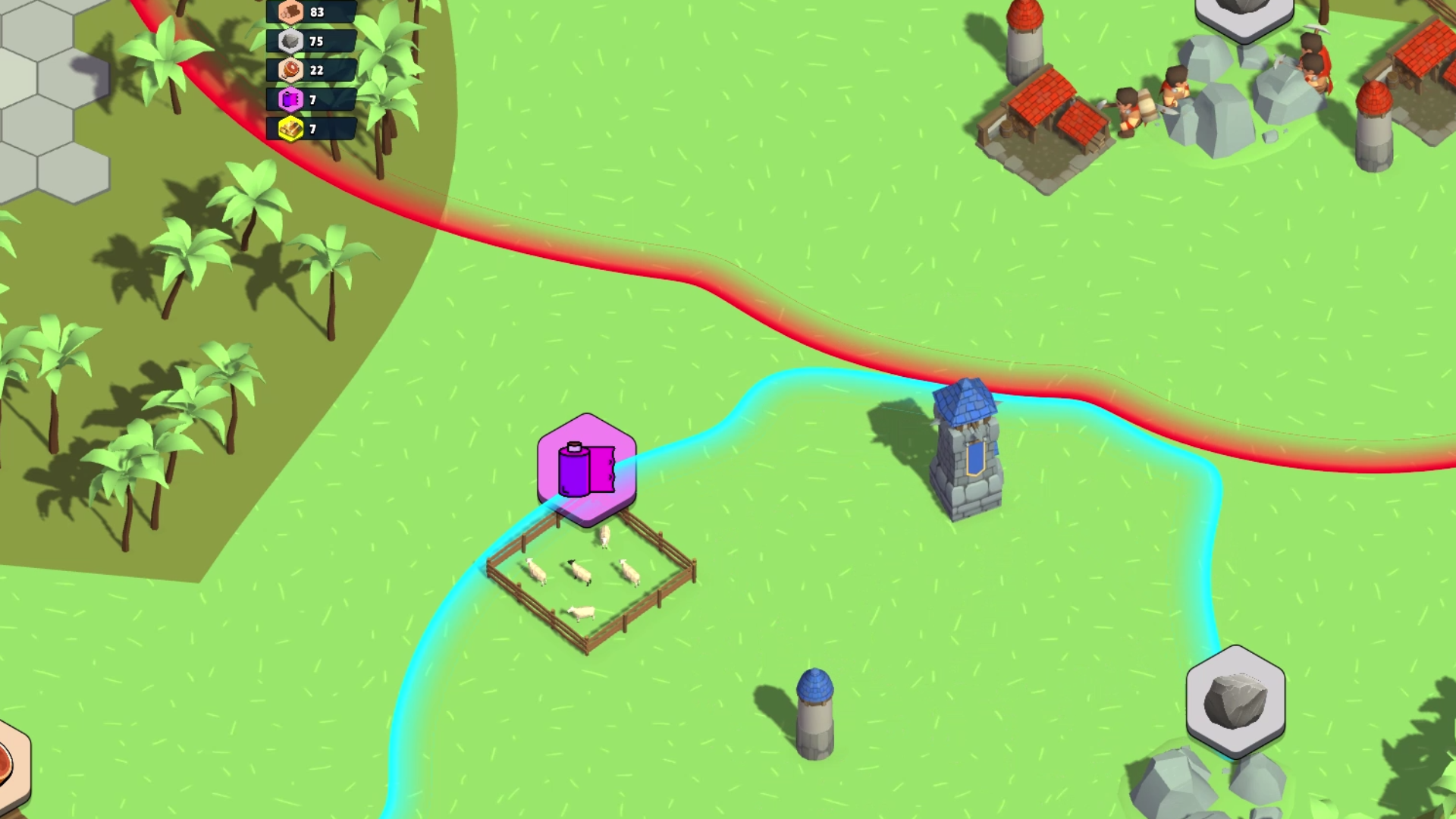Select the gold ingots resource icon
Screen dimensions: 1456x819
tap(293, 127)
